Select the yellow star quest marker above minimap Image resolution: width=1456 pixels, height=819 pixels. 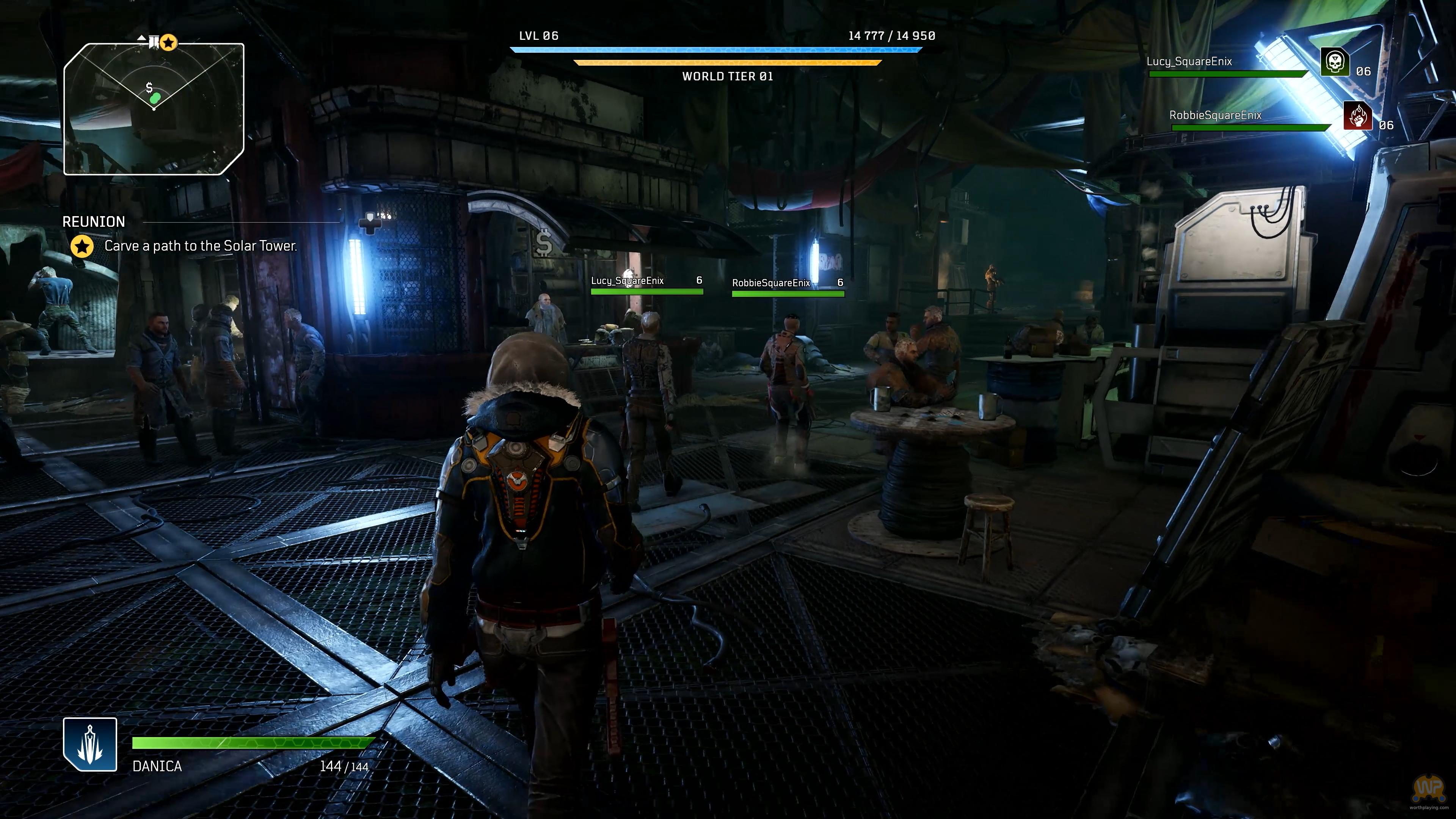coord(168,42)
